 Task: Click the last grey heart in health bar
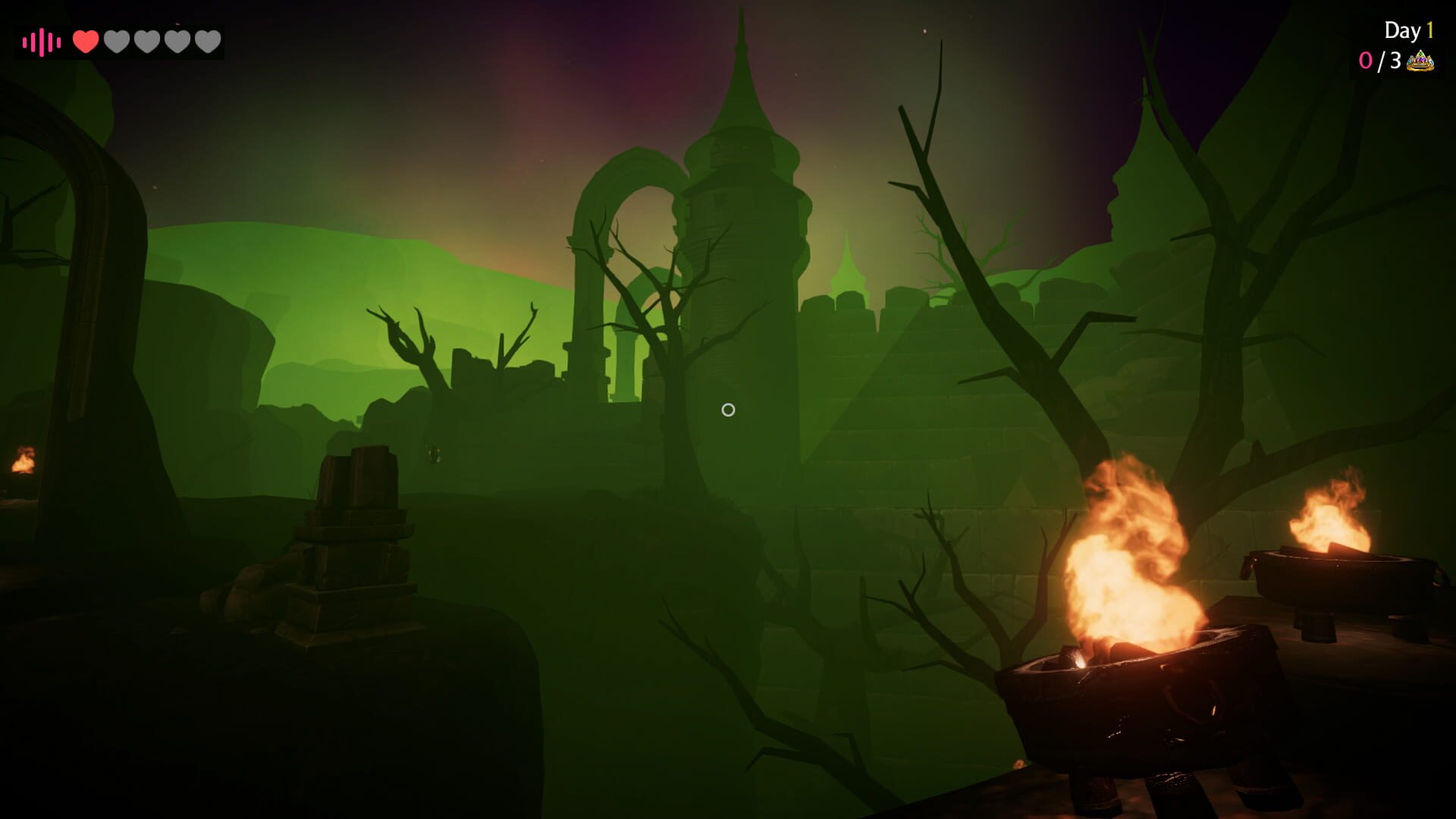click(208, 42)
